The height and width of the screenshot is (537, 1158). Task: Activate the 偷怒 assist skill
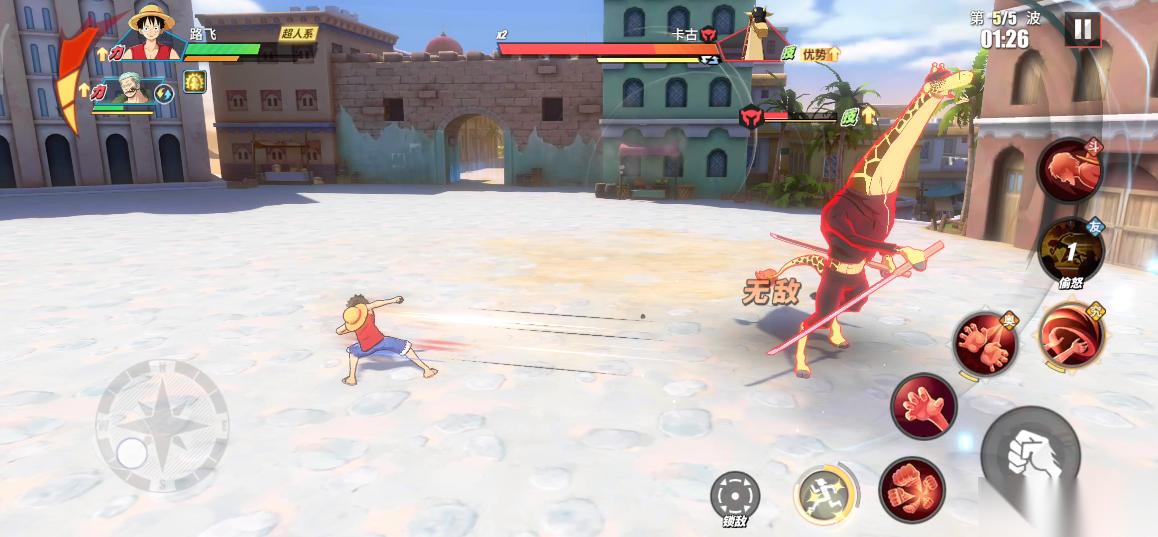(x=1069, y=251)
